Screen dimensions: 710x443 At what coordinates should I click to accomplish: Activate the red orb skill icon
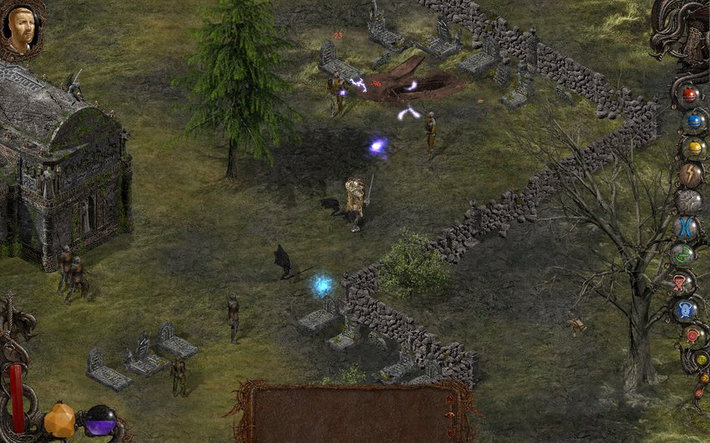tap(689, 95)
